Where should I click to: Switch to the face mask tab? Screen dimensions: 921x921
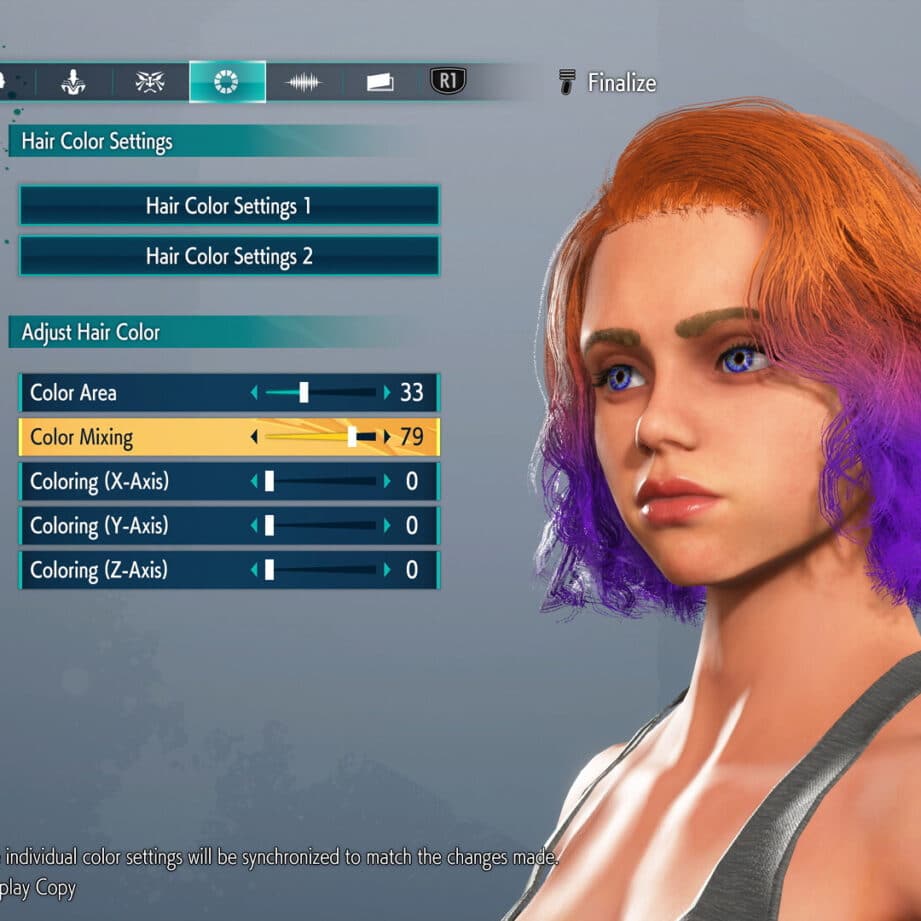[150, 82]
